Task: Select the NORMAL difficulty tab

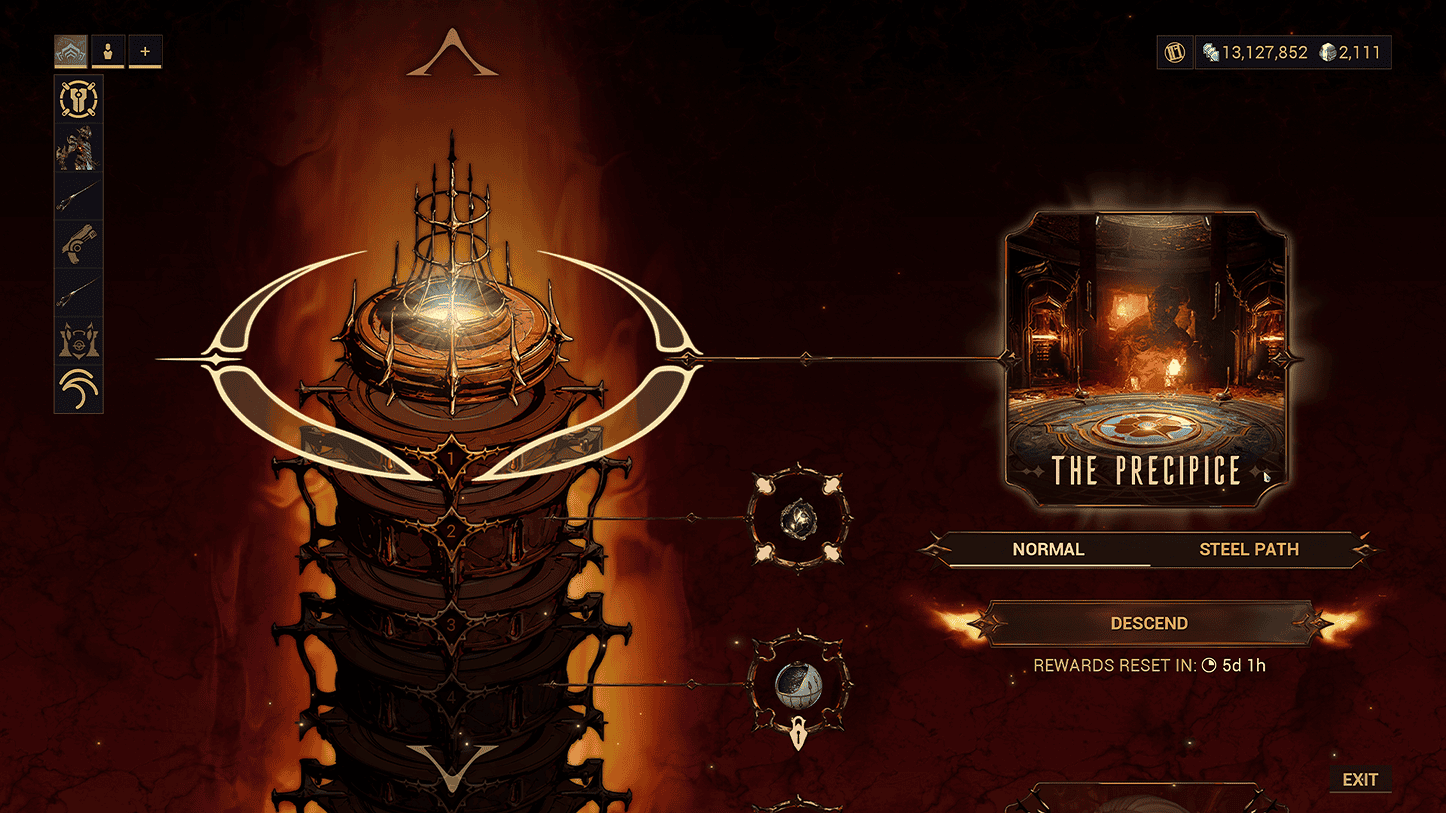Action: pos(1048,549)
